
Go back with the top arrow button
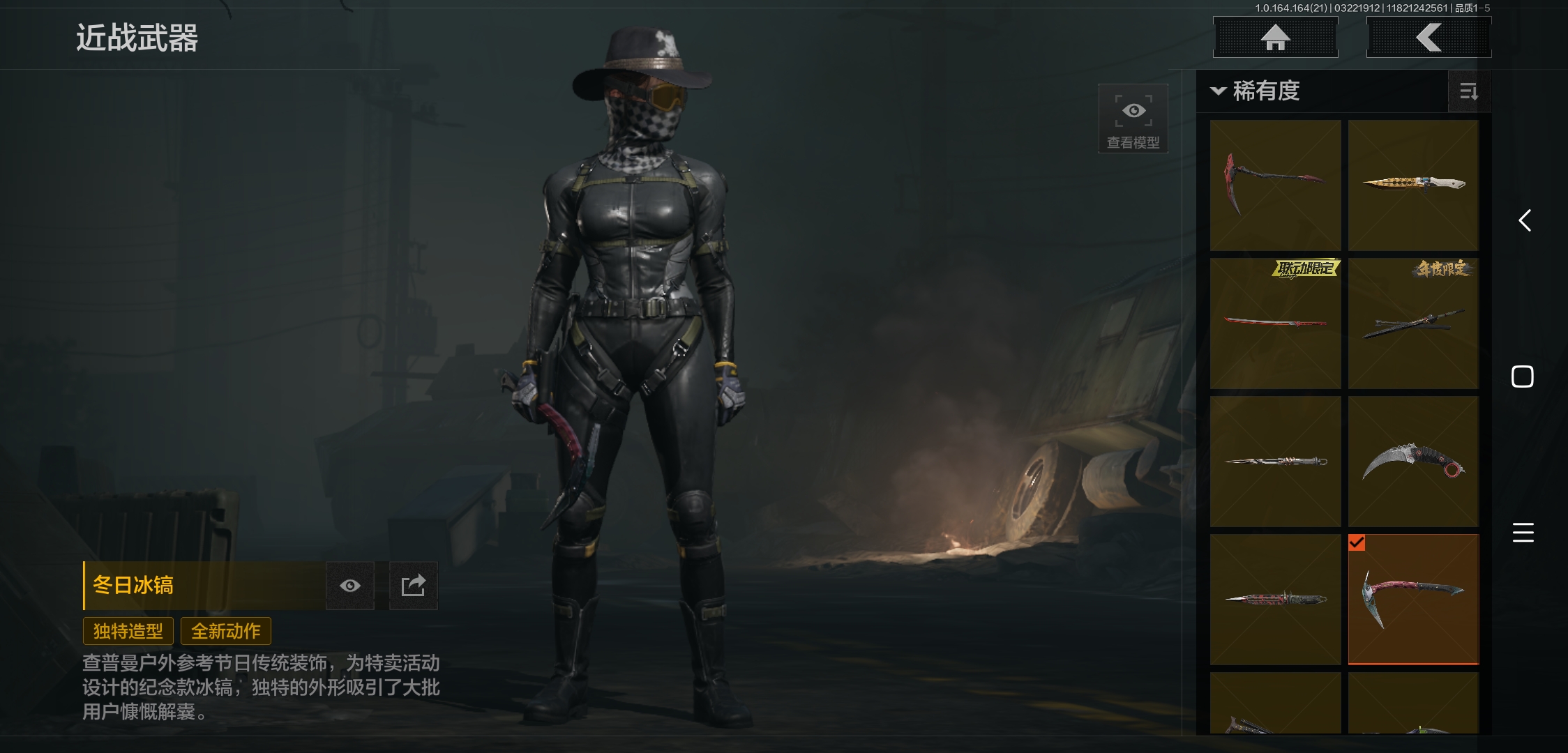(1428, 38)
